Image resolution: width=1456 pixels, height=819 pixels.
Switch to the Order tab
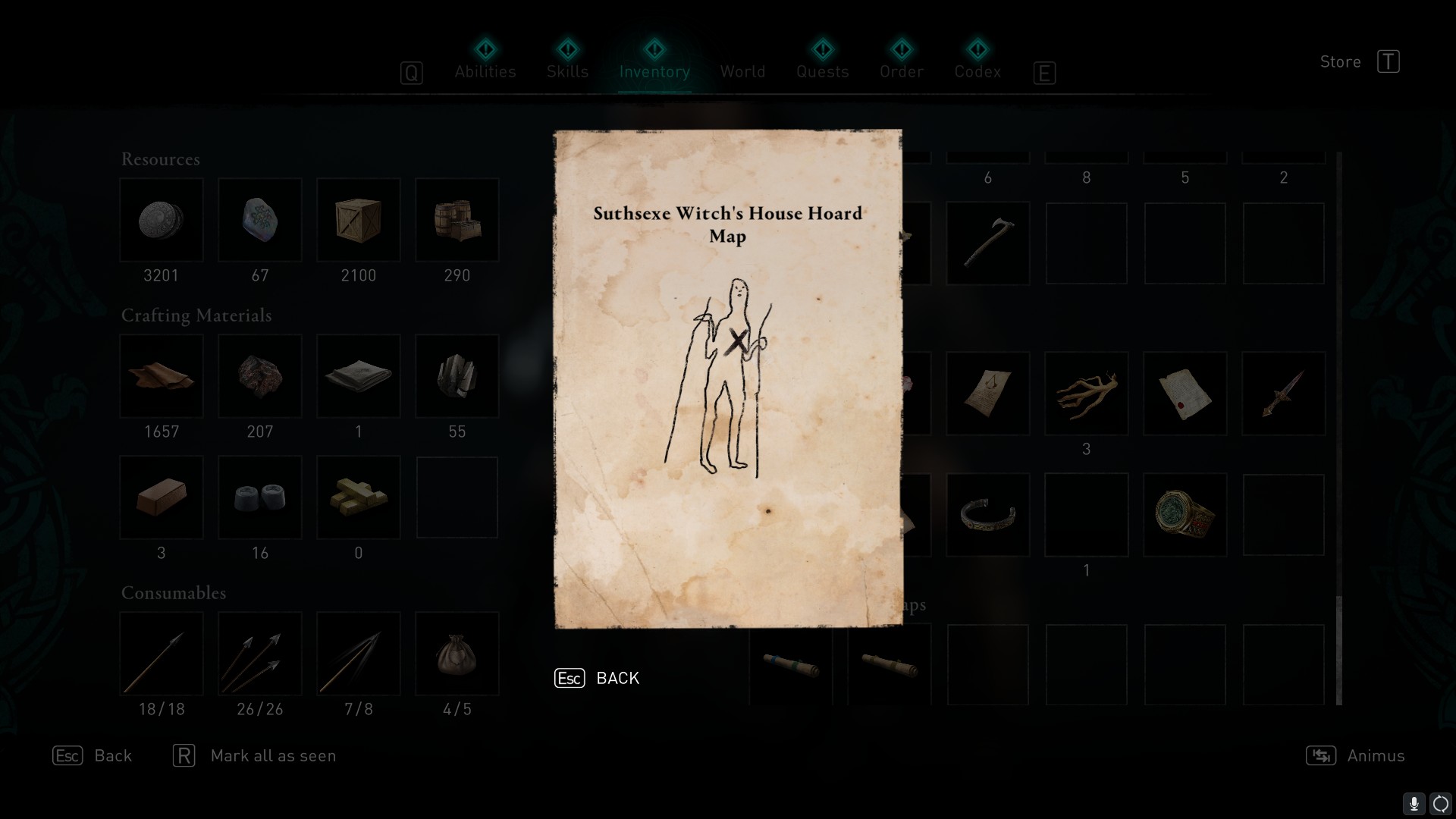pos(902,71)
